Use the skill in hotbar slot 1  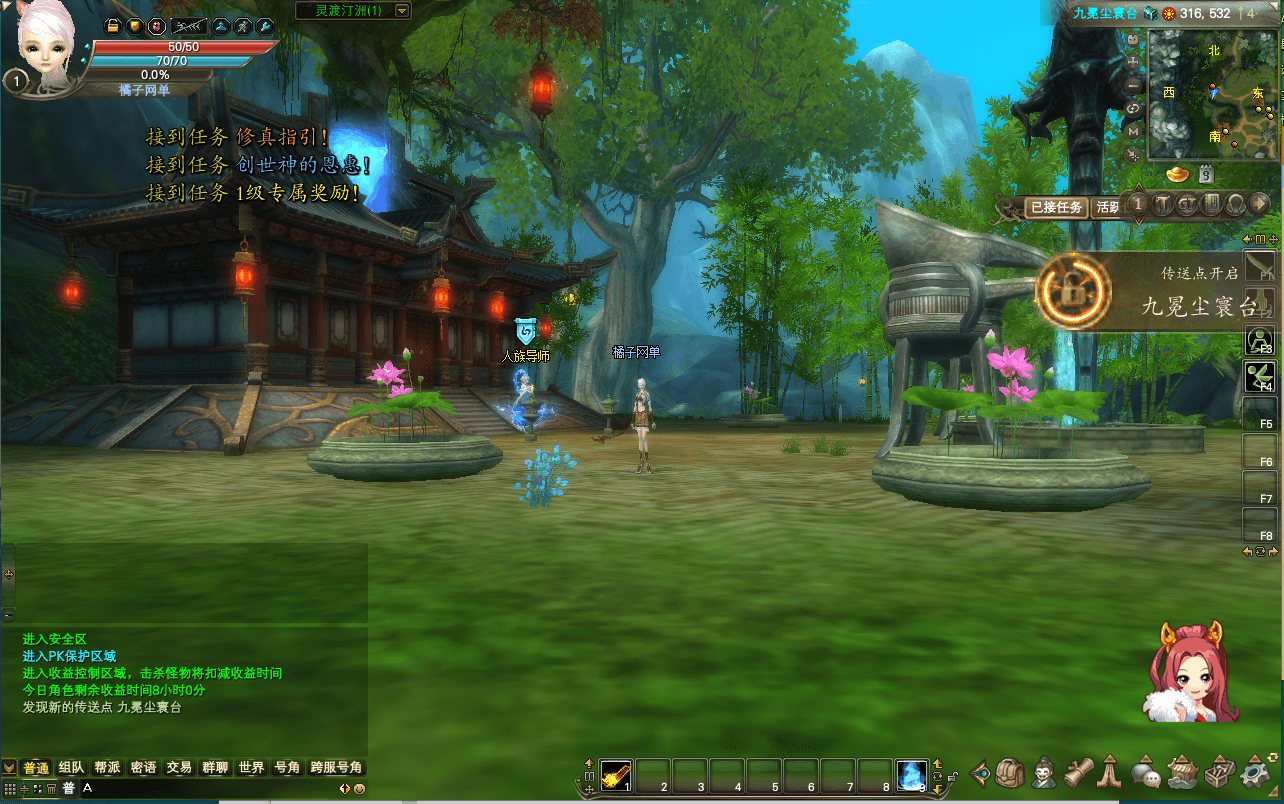tap(616, 774)
